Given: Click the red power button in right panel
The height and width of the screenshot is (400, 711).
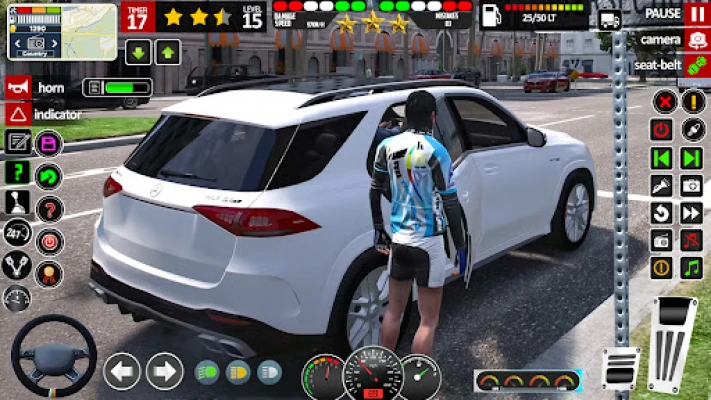Looking at the screenshot, I should [x=661, y=129].
